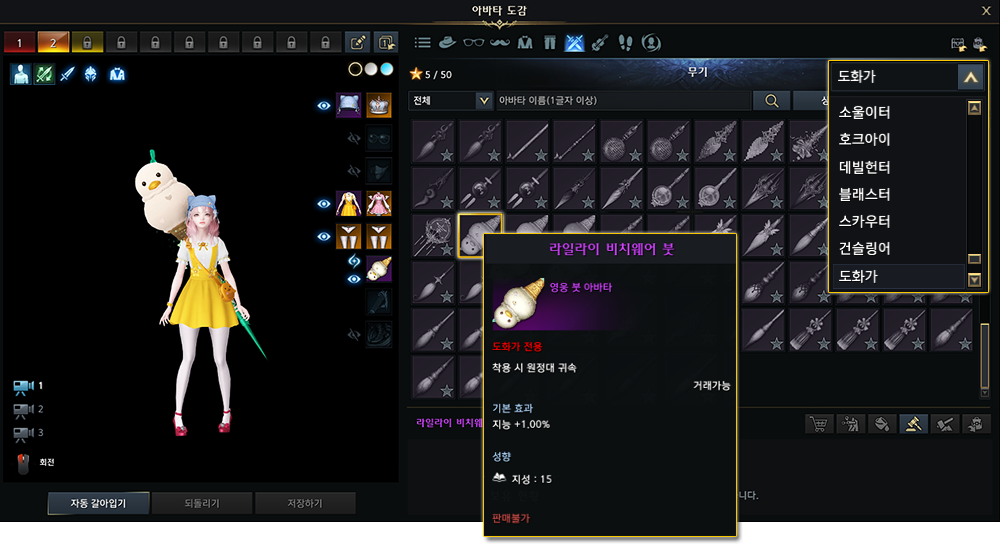Viewport: 1000px width, 546px height.
Task: Close the 아바타 도감 window
Action: click(986, 11)
